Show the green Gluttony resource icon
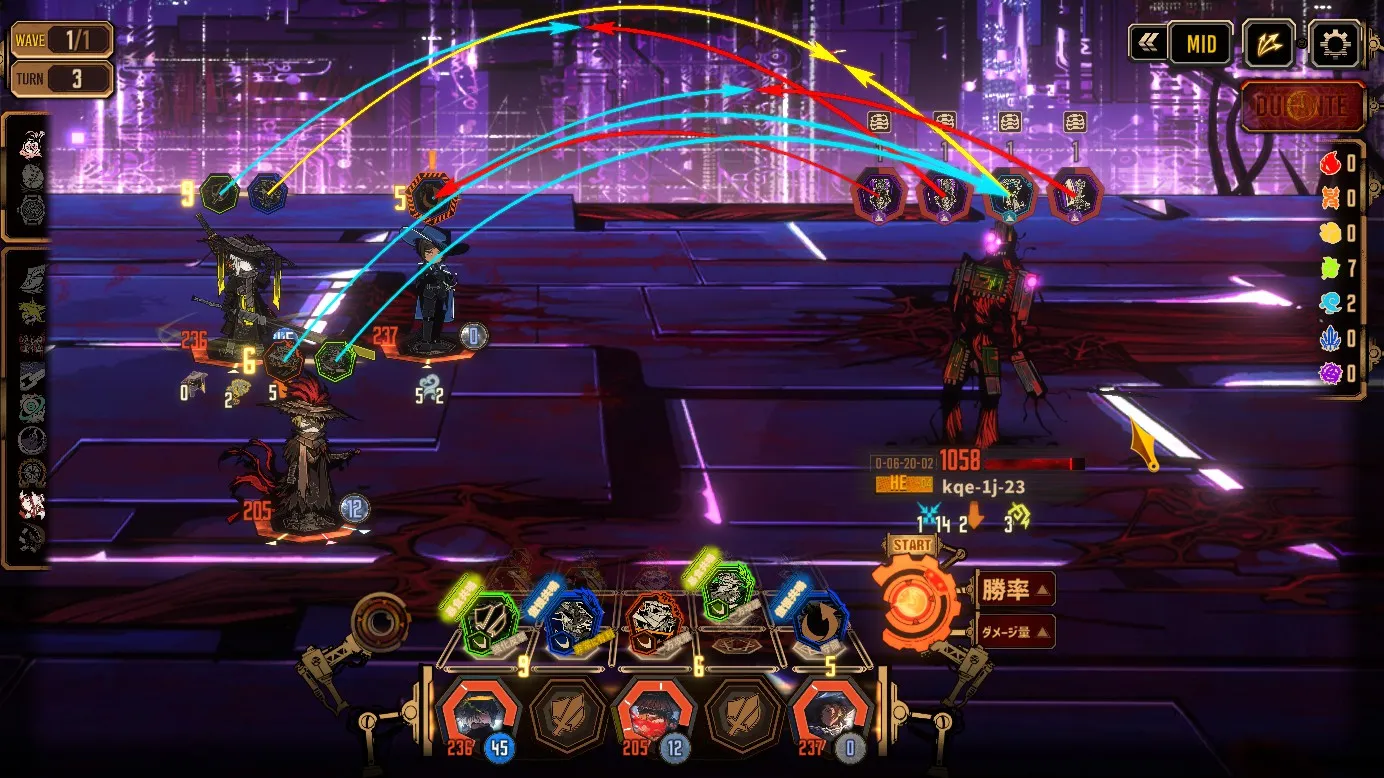Image resolution: width=1384 pixels, height=778 pixels. click(1329, 268)
